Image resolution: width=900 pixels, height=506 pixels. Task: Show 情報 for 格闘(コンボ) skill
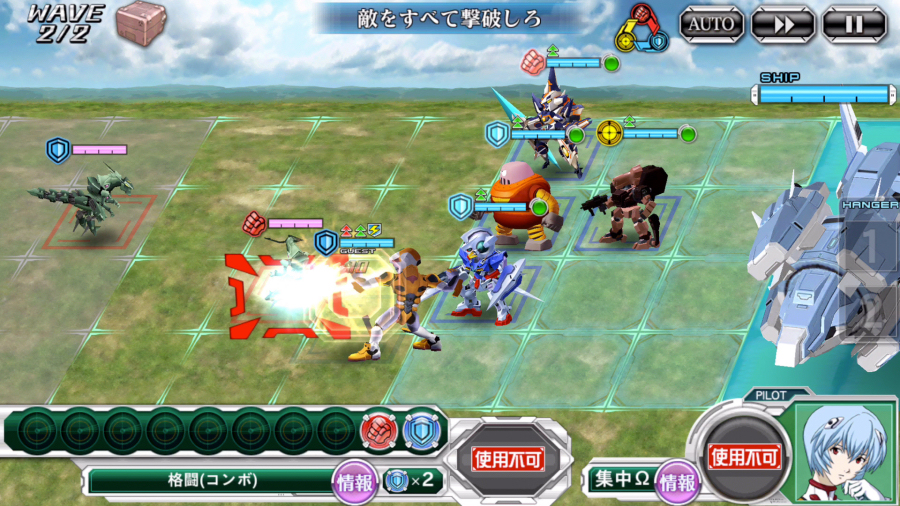click(x=356, y=481)
